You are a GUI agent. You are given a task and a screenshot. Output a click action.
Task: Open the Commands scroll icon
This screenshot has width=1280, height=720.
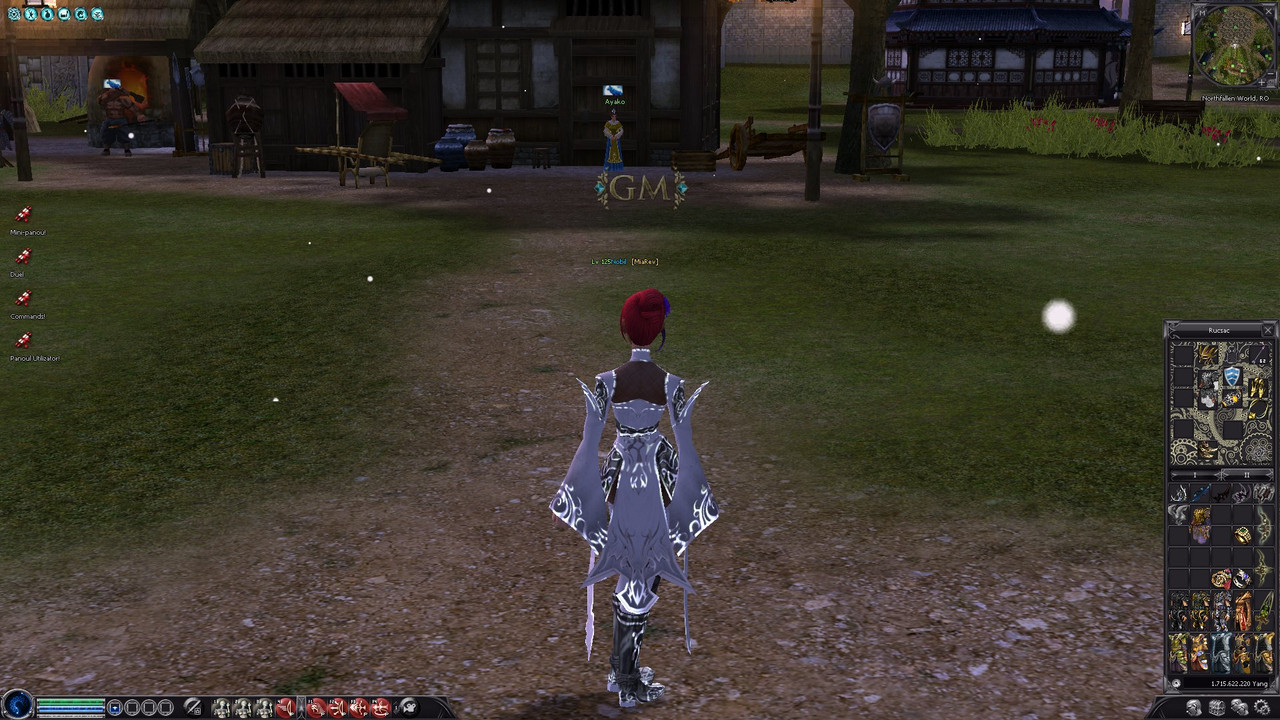click(x=23, y=300)
